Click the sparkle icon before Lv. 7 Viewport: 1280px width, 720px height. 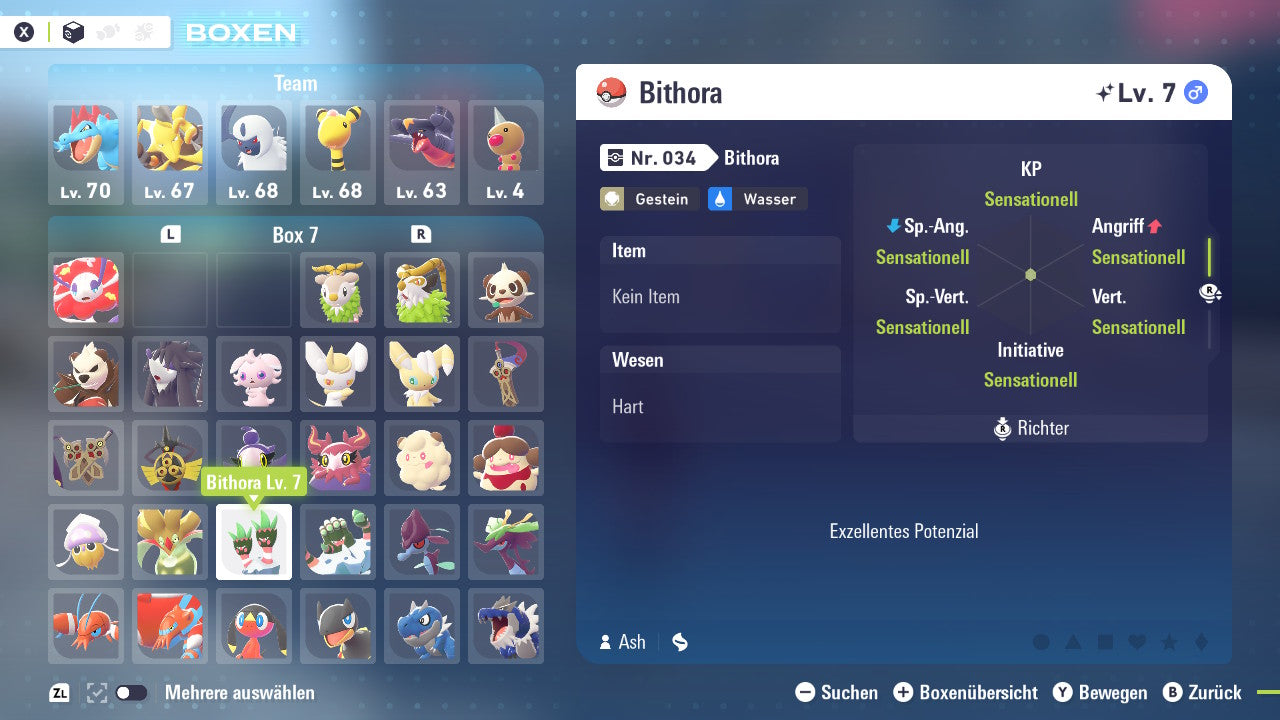pyautogui.click(x=1102, y=92)
